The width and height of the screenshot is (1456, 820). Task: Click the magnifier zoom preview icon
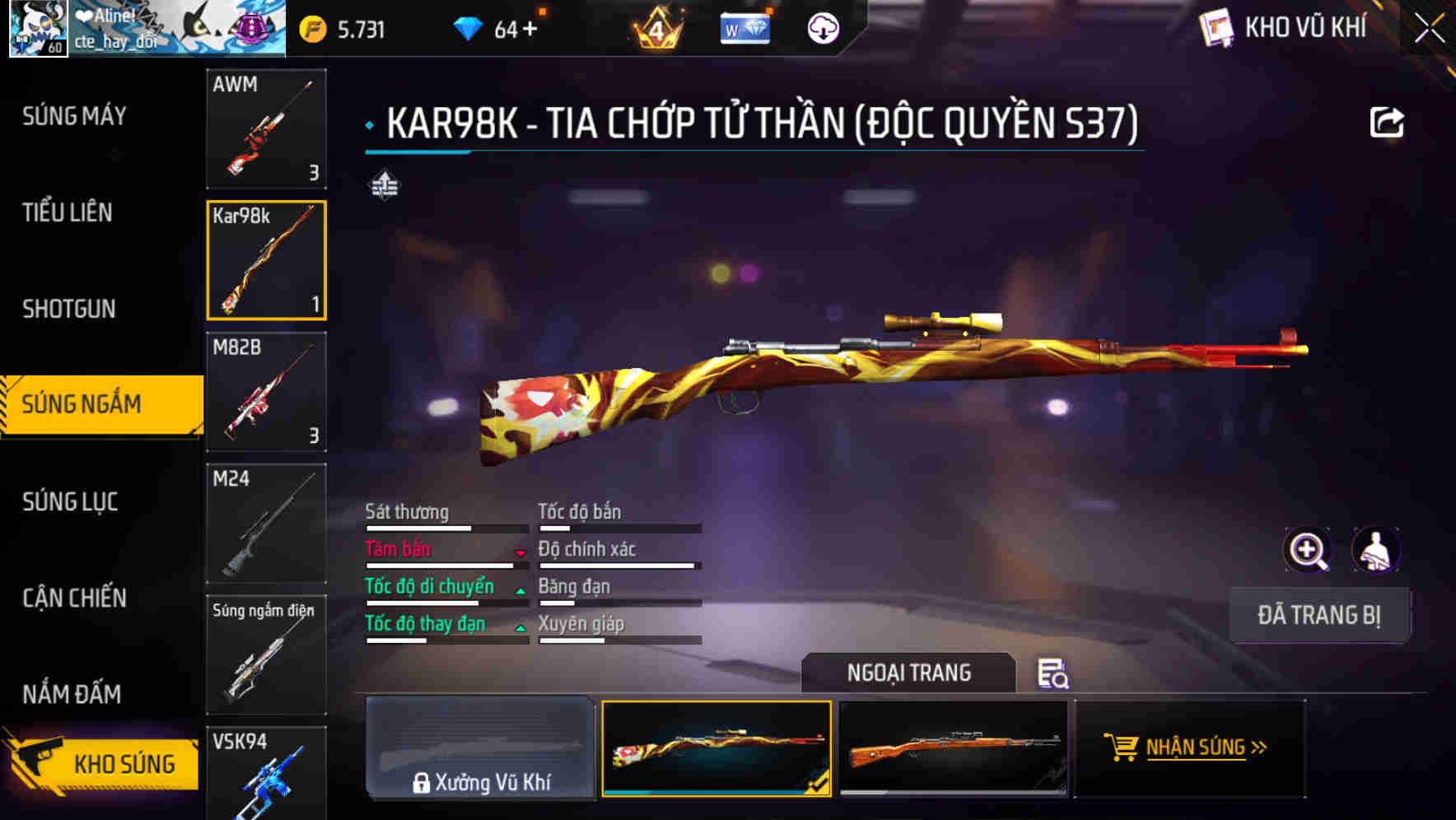click(1308, 550)
